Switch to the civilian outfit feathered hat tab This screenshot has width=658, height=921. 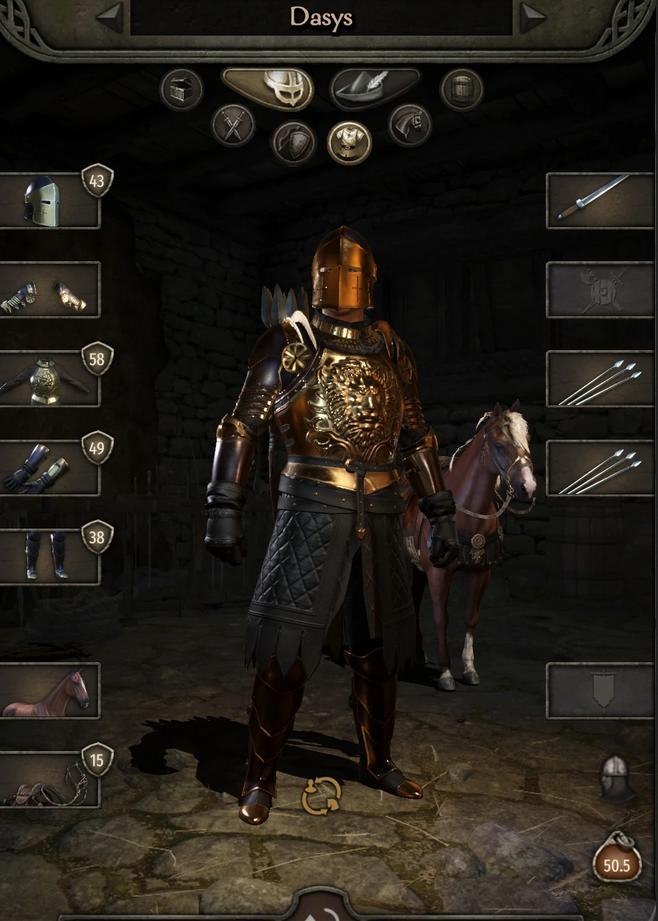pyautogui.click(x=374, y=88)
